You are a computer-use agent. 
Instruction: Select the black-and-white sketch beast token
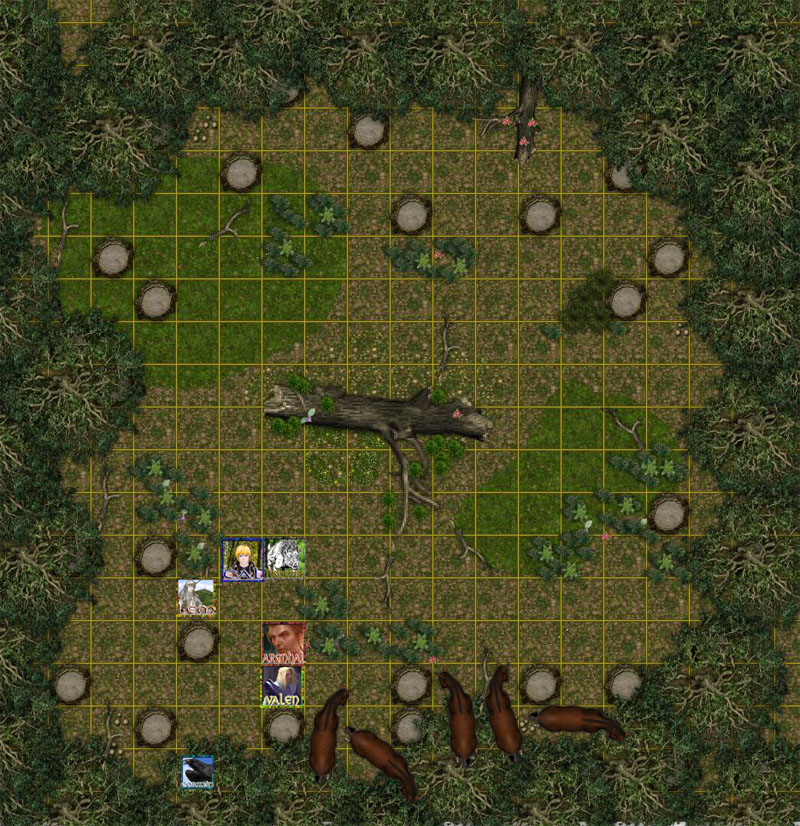coord(285,558)
